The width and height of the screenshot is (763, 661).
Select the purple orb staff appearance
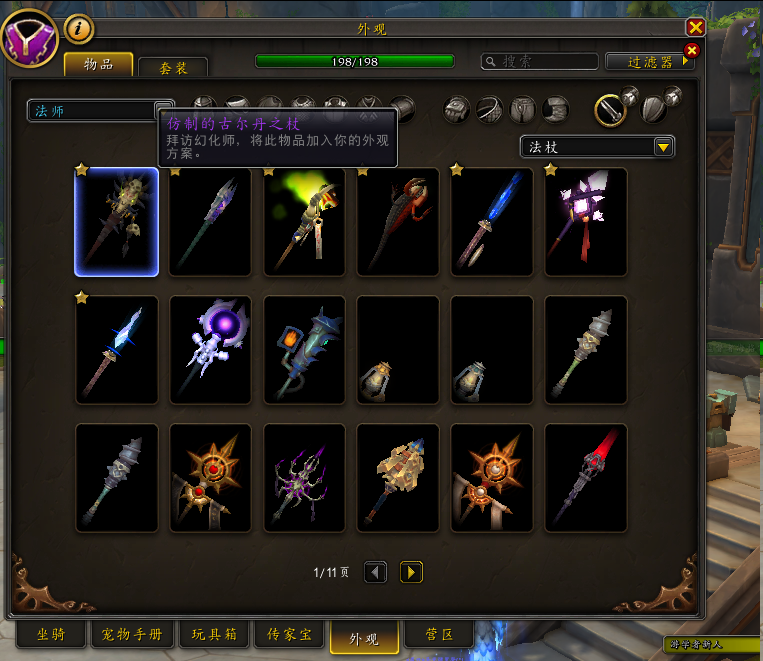(x=210, y=349)
